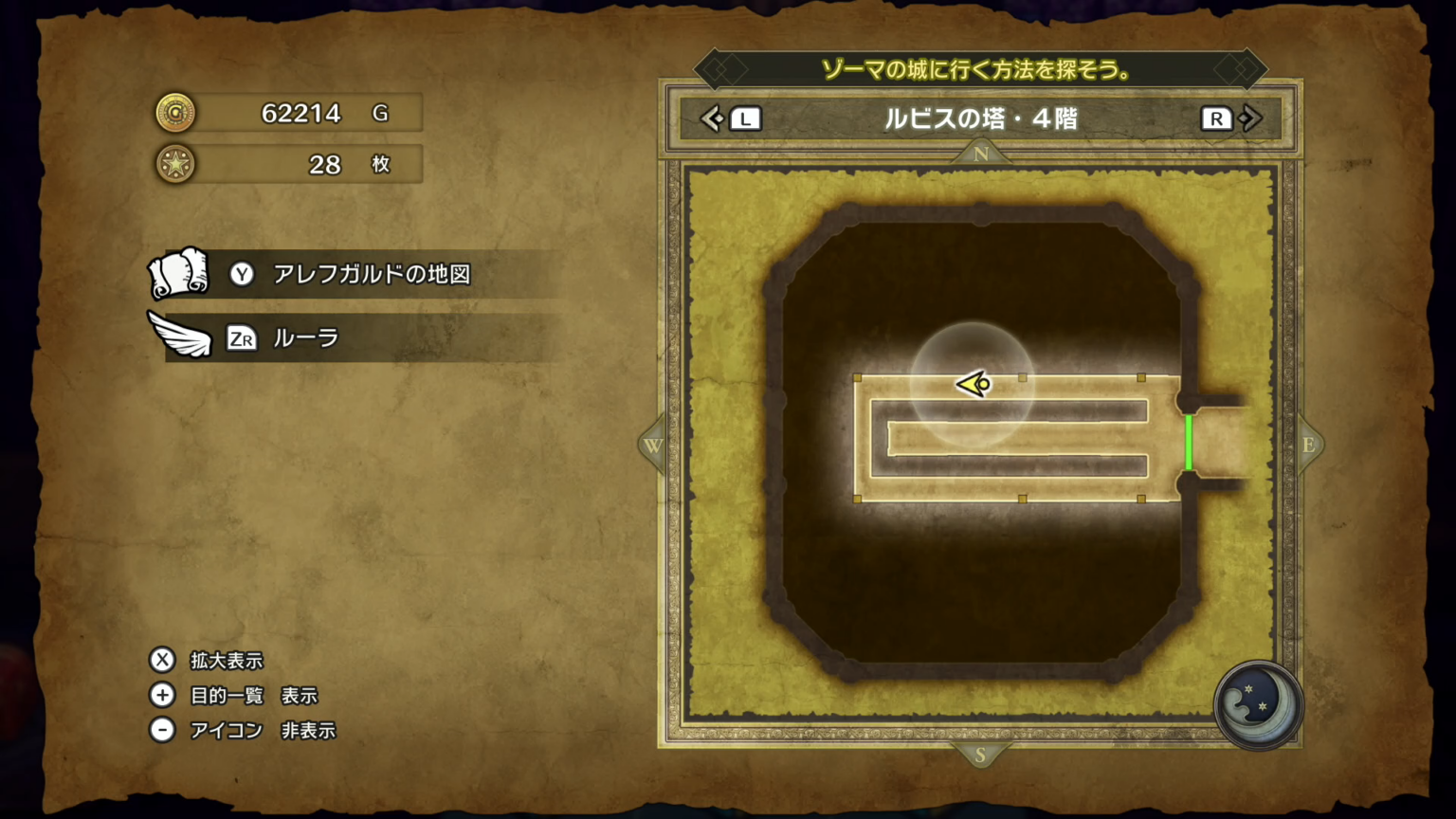Click the N compass marker above the map
The width and height of the screenshot is (1456, 819).
click(980, 153)
